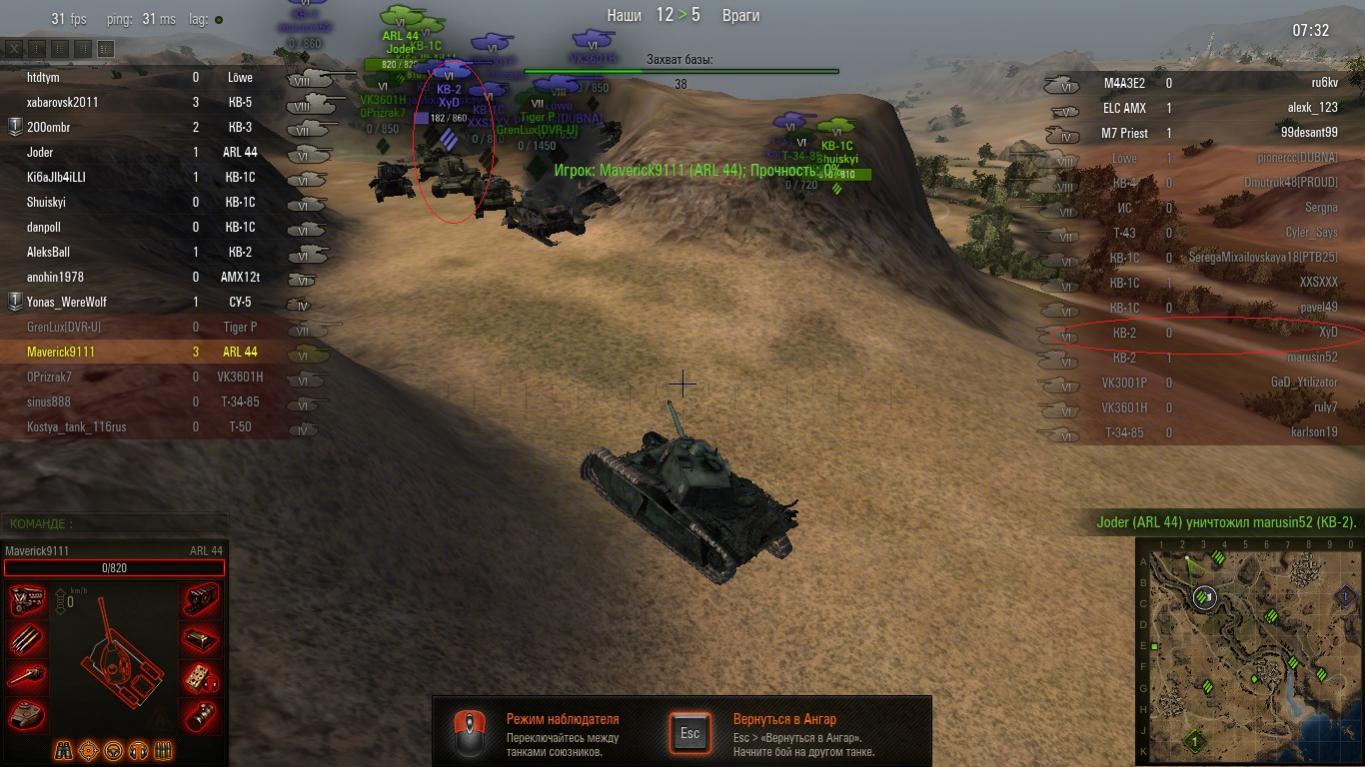Select the turret module icon
Image resolution: width=1365 pixels, height=767 pixels.
point(27,716)
